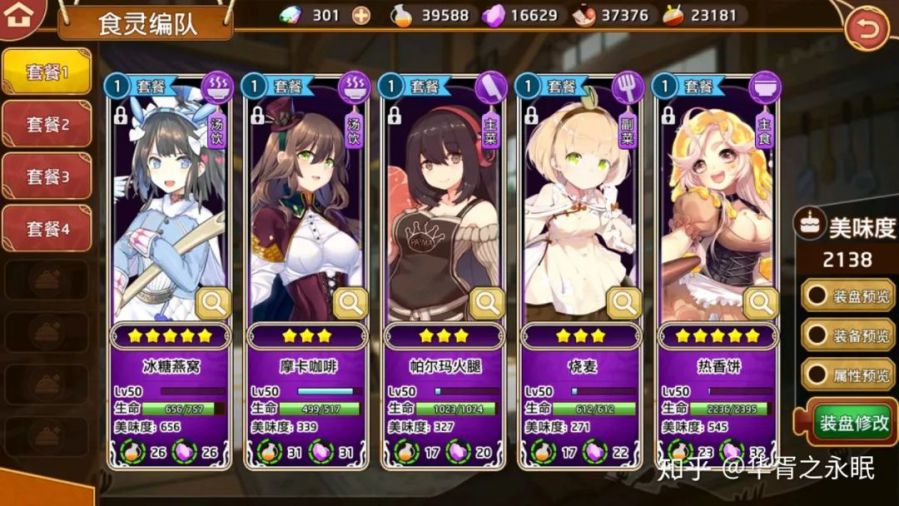The image size is (899, 506).
Task: Open 帕尔玛火腿 details with magnifier
Action: coord(487,302)
